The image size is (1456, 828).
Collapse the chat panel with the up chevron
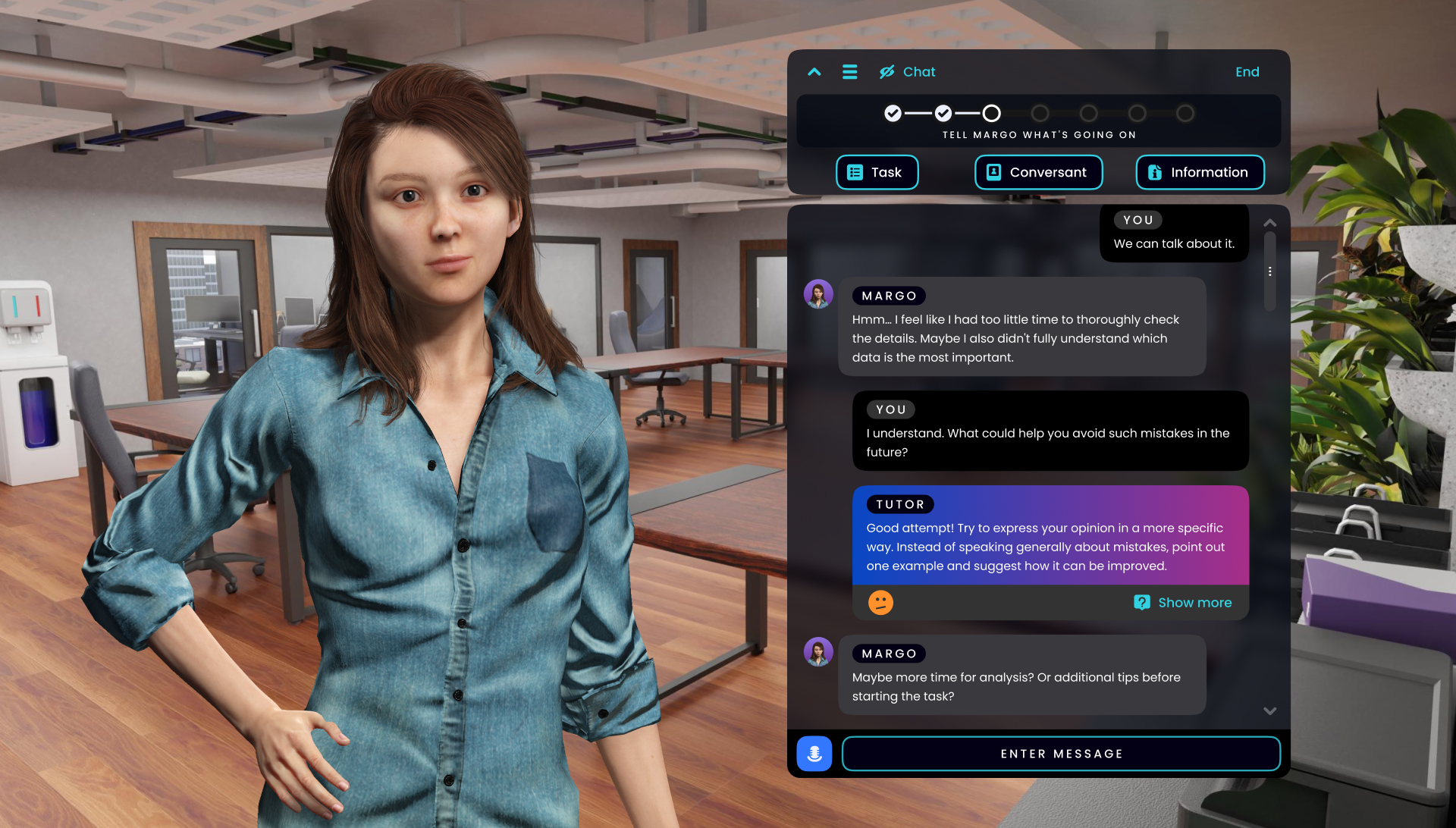pos(814,72)
